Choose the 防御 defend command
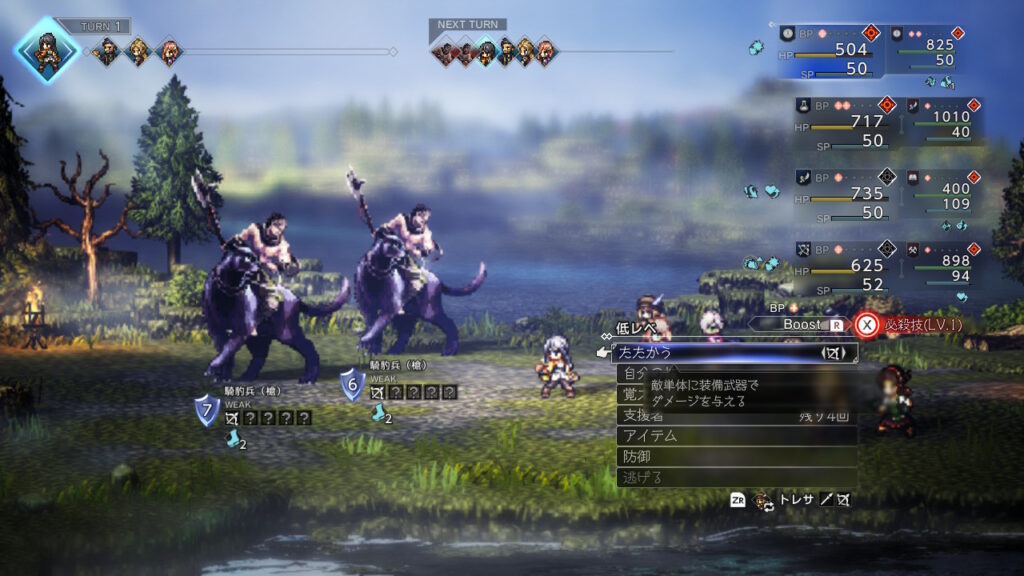This screenshot has width=1024, height=576. [735, 456]
